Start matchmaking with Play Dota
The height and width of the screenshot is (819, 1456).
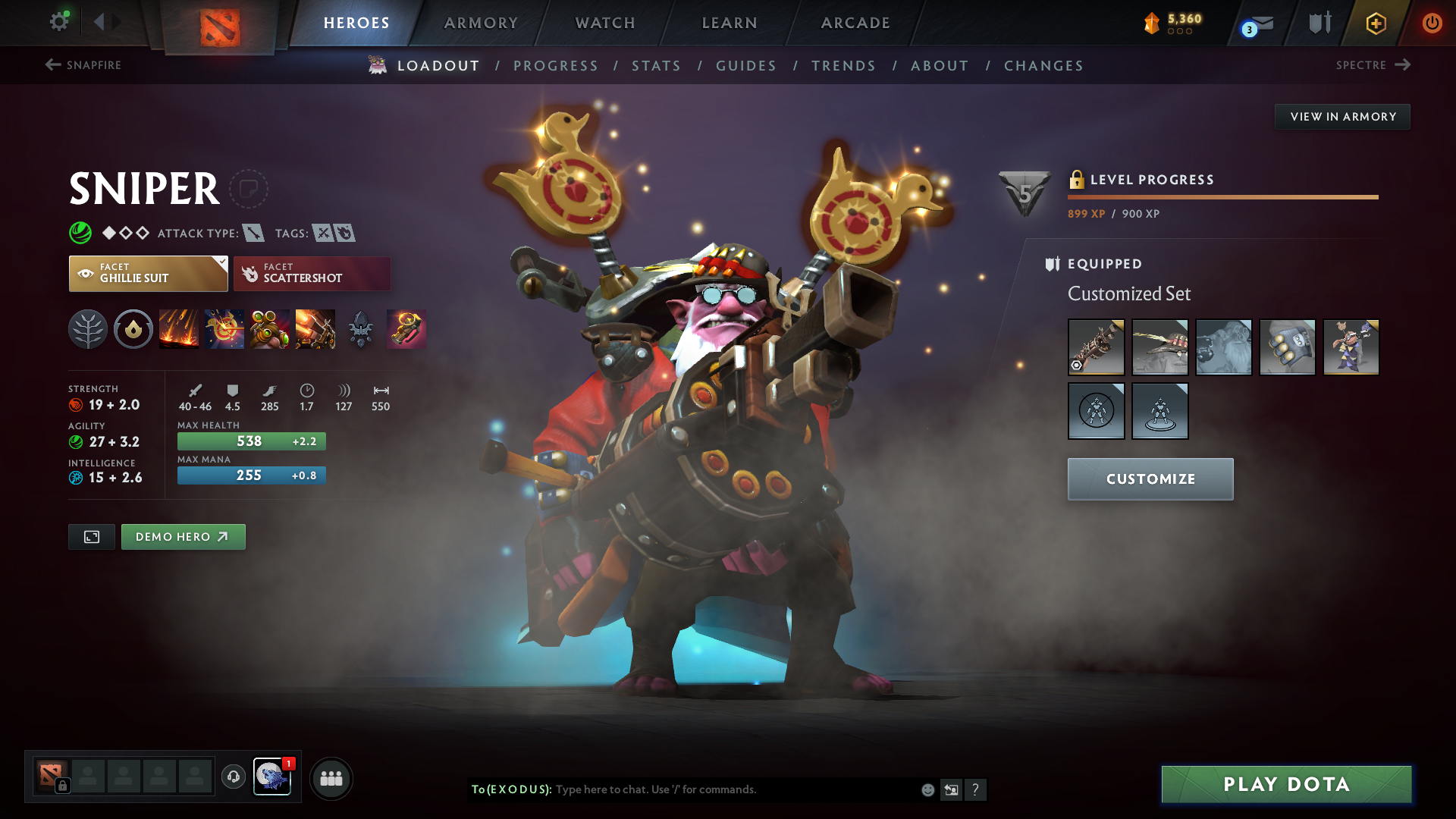(x=1286, y=784)
